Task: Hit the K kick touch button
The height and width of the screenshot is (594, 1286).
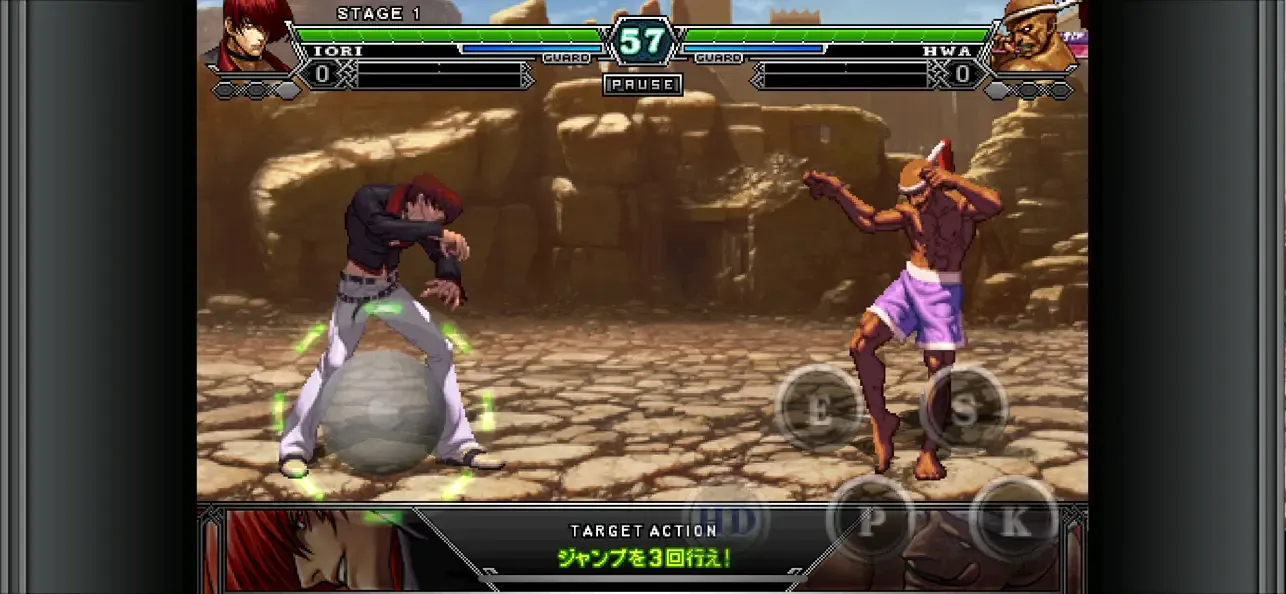Action: (1013, 520)
